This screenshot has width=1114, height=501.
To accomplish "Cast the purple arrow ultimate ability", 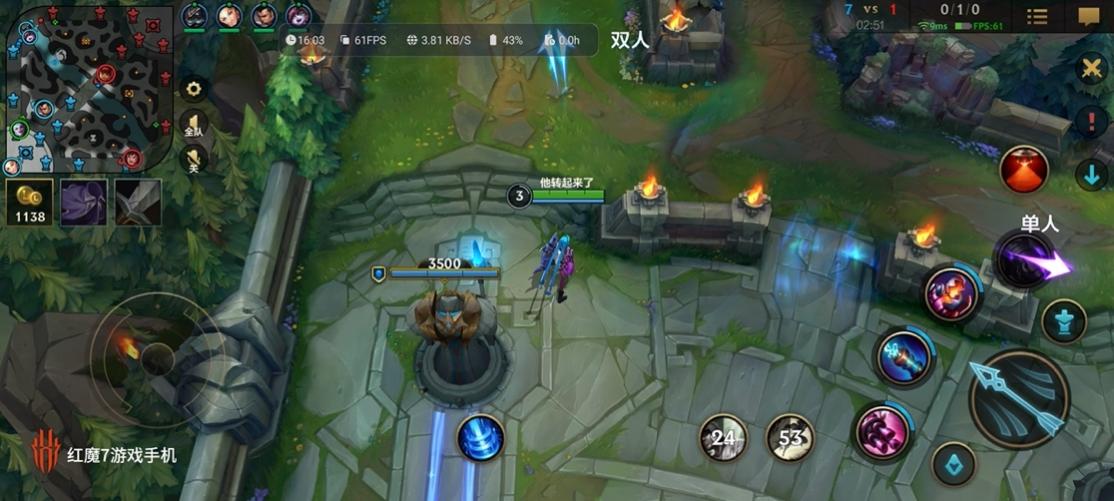I will click(1026, 262).
